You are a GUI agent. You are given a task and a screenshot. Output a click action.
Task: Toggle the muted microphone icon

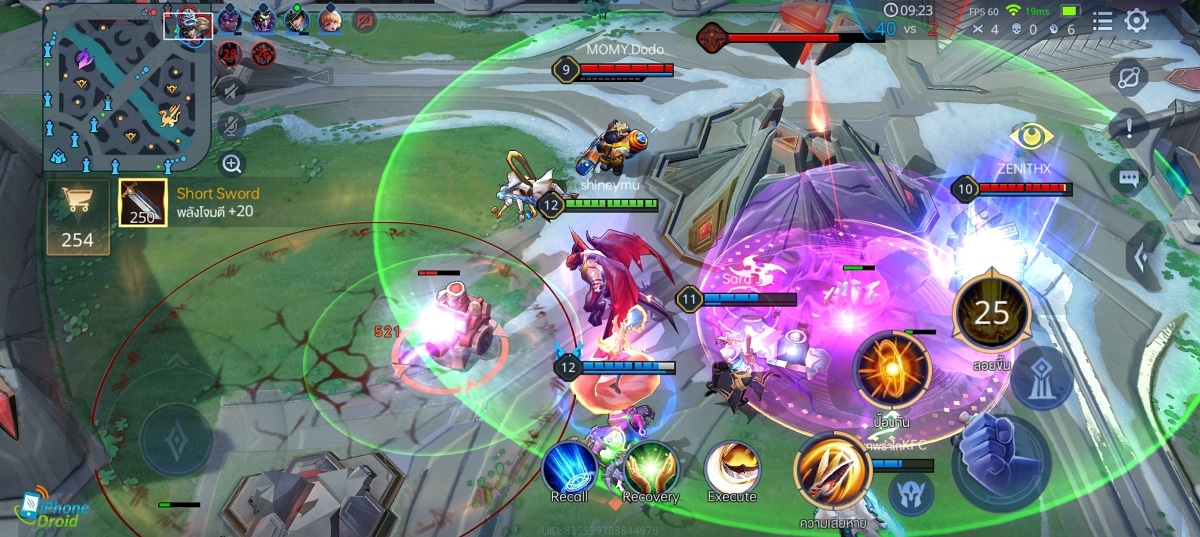232,127
